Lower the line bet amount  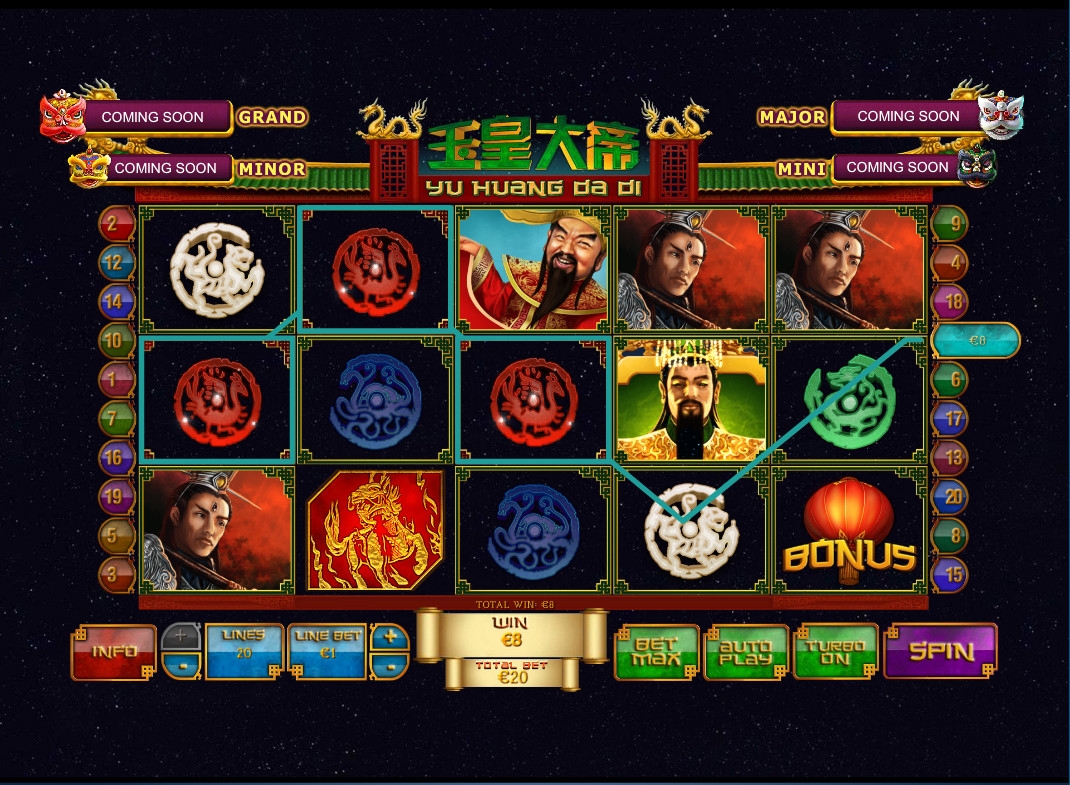pos(390,666)
